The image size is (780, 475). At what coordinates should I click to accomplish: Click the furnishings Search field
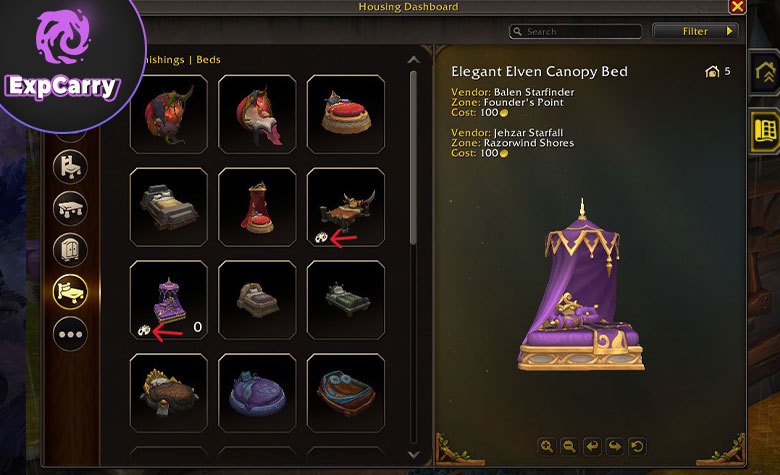pos(574,32)
